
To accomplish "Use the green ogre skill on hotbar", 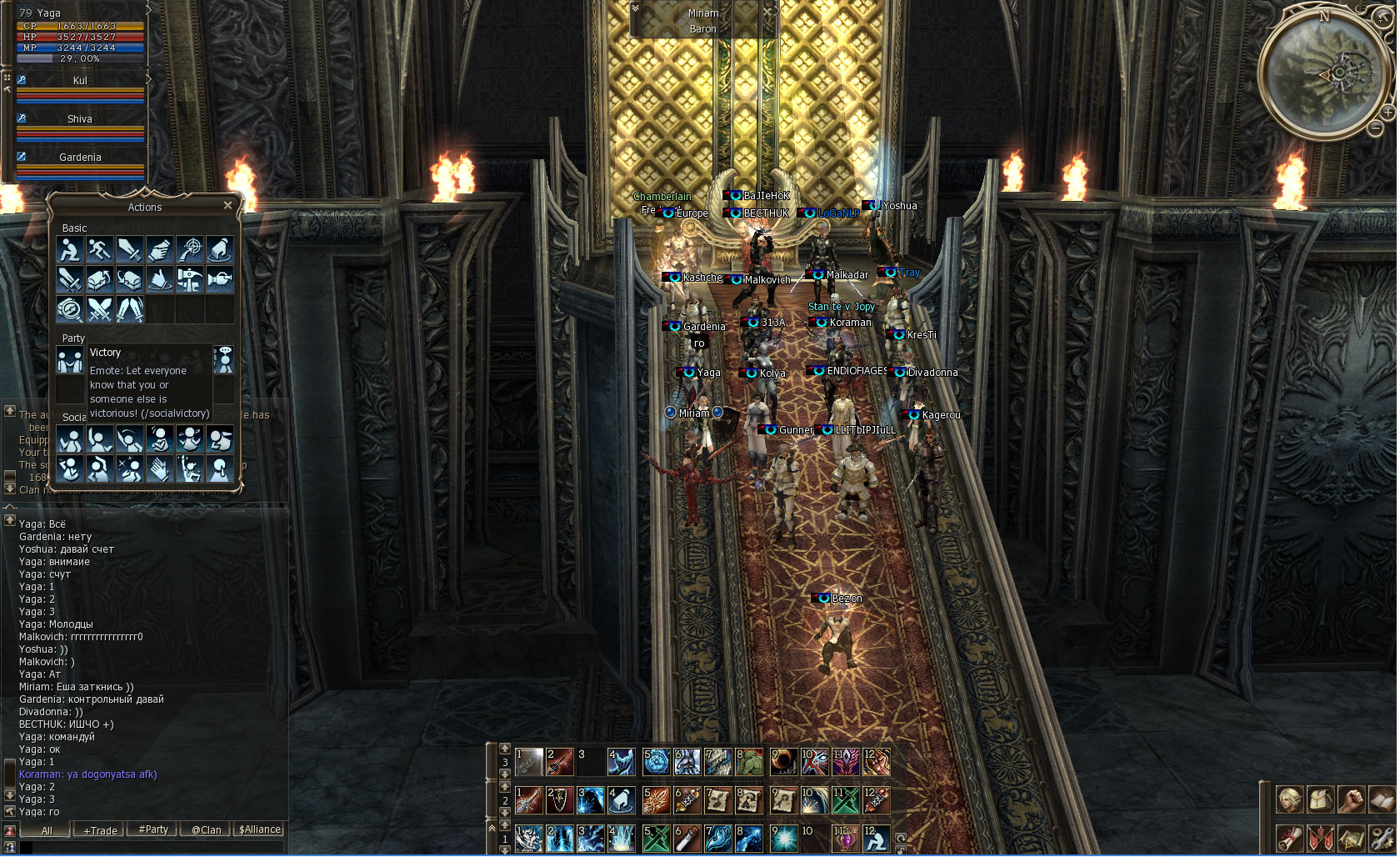I will pos(749,761).
